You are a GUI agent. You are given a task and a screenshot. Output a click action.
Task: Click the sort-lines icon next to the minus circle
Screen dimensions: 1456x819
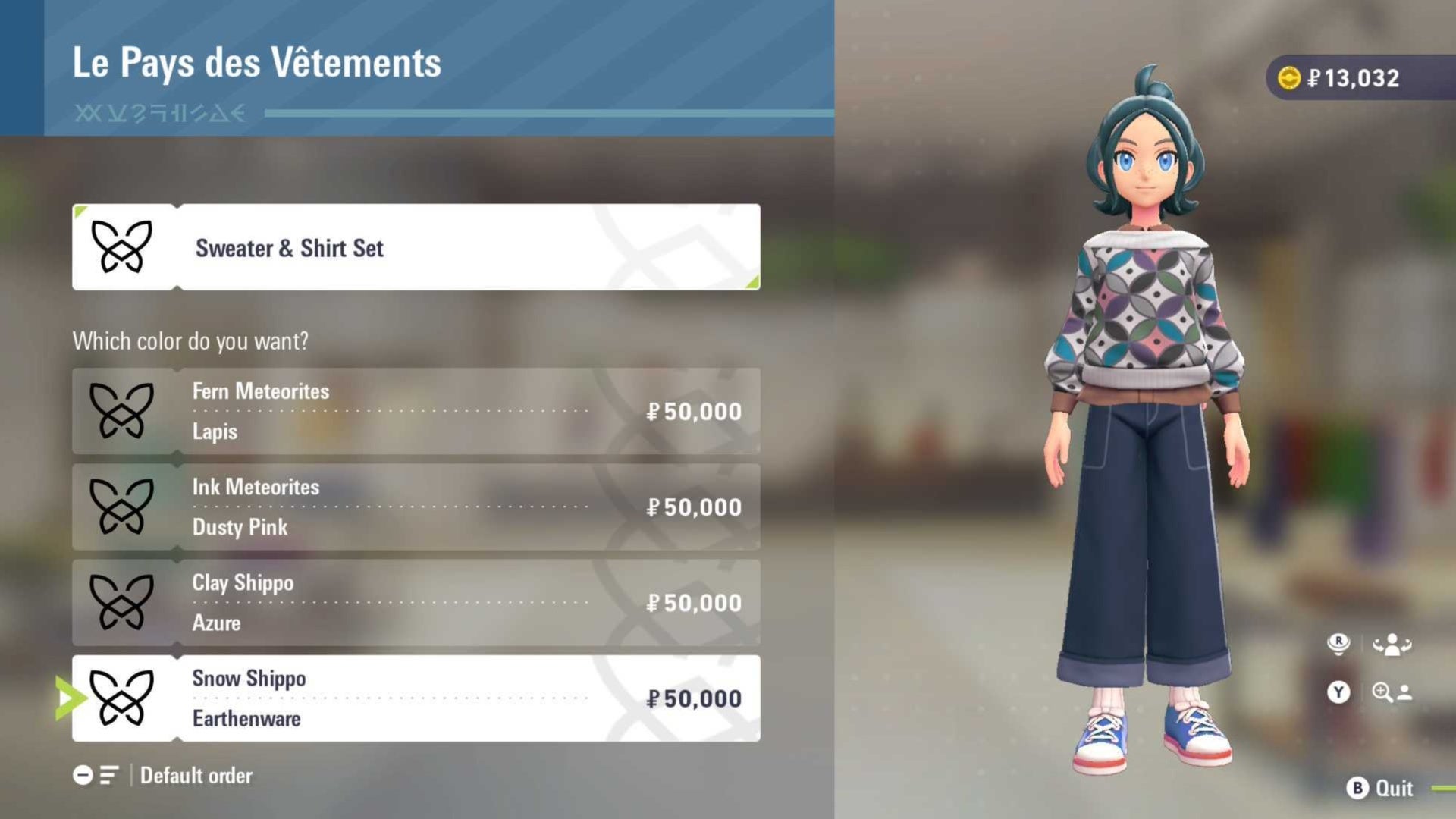[x=108, y=775]
